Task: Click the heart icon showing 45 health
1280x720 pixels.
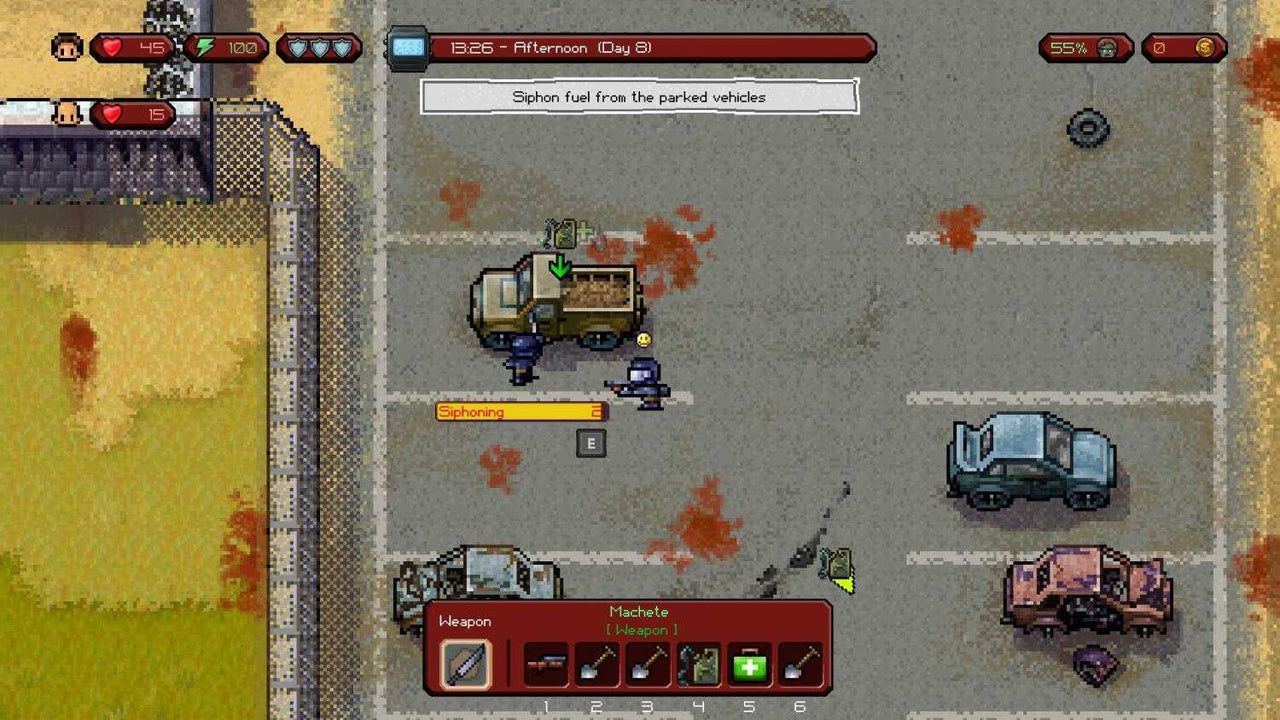Action: [x=111, y=46]
